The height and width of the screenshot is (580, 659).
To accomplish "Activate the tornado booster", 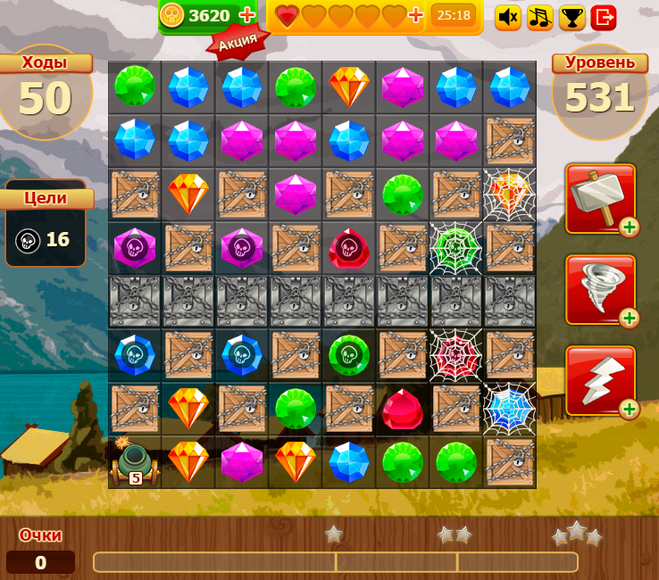I will [600, 289].
